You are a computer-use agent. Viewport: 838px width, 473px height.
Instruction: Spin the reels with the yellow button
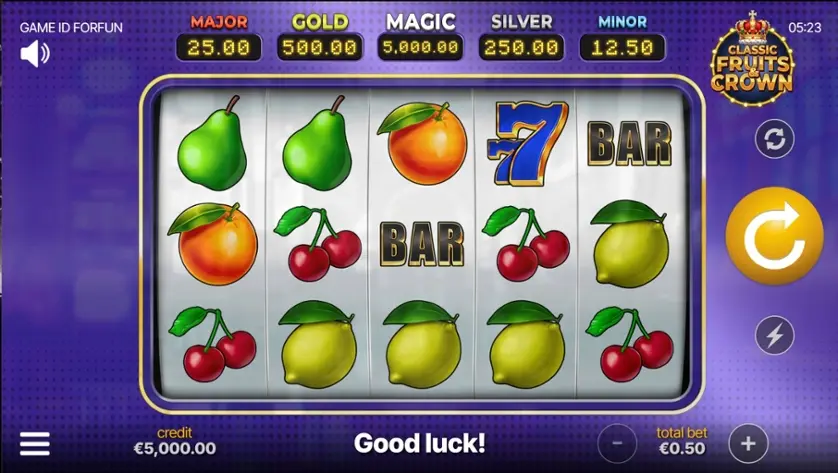[773, 237]
